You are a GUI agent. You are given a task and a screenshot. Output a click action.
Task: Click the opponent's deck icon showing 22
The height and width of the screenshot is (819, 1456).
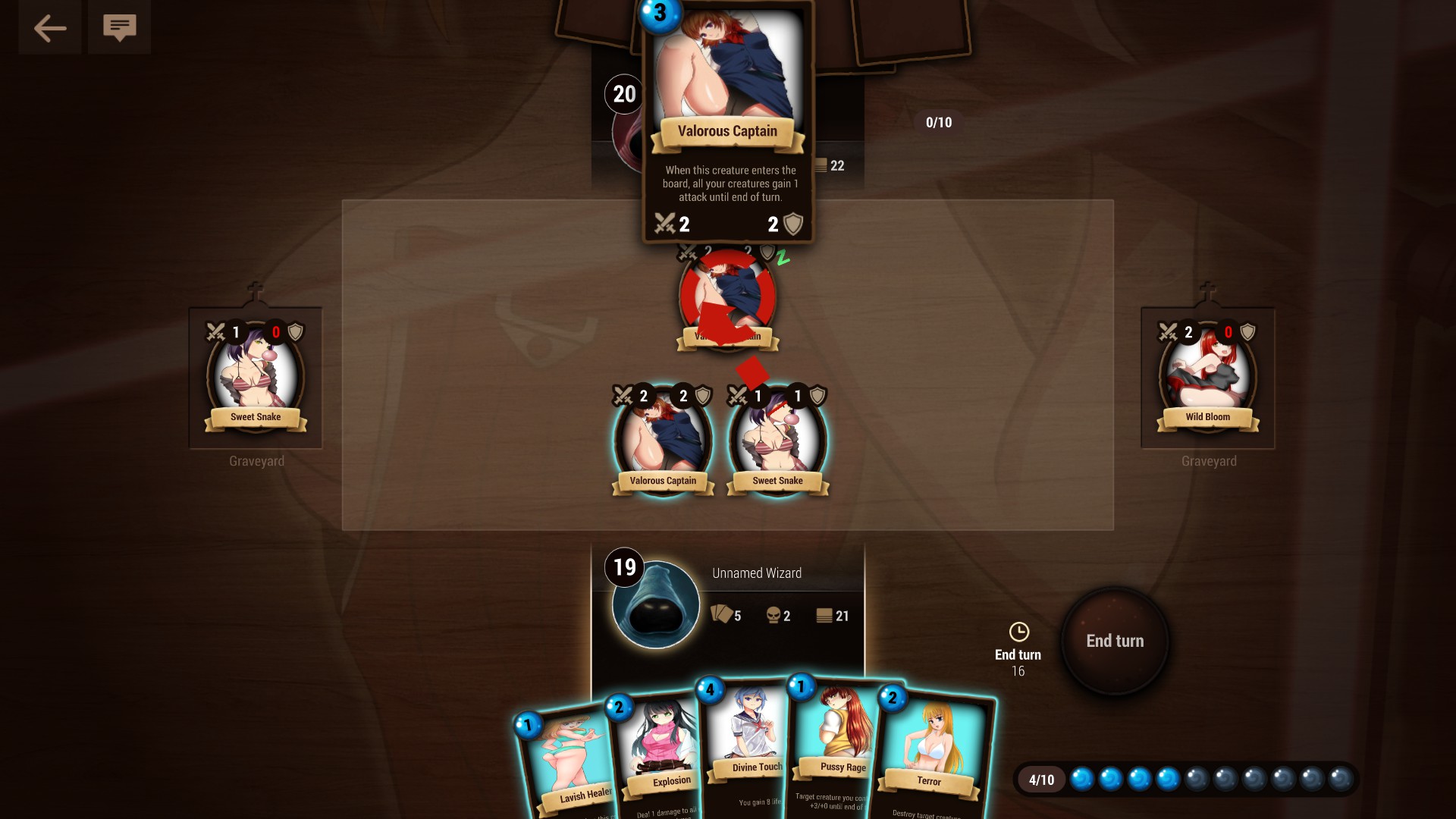tap(821, 165)
